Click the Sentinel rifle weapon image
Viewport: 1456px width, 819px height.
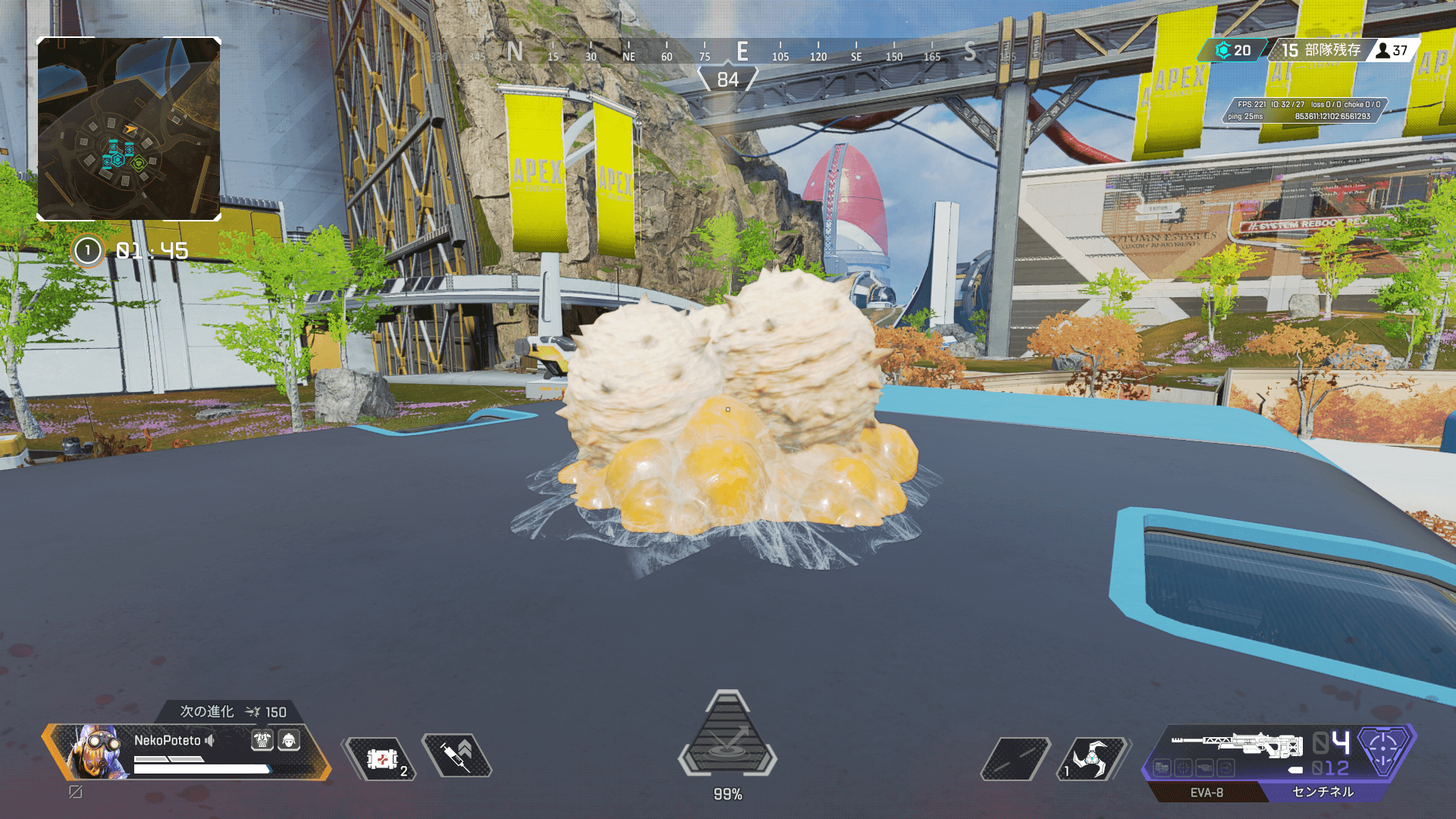(x=1238, y=743)
